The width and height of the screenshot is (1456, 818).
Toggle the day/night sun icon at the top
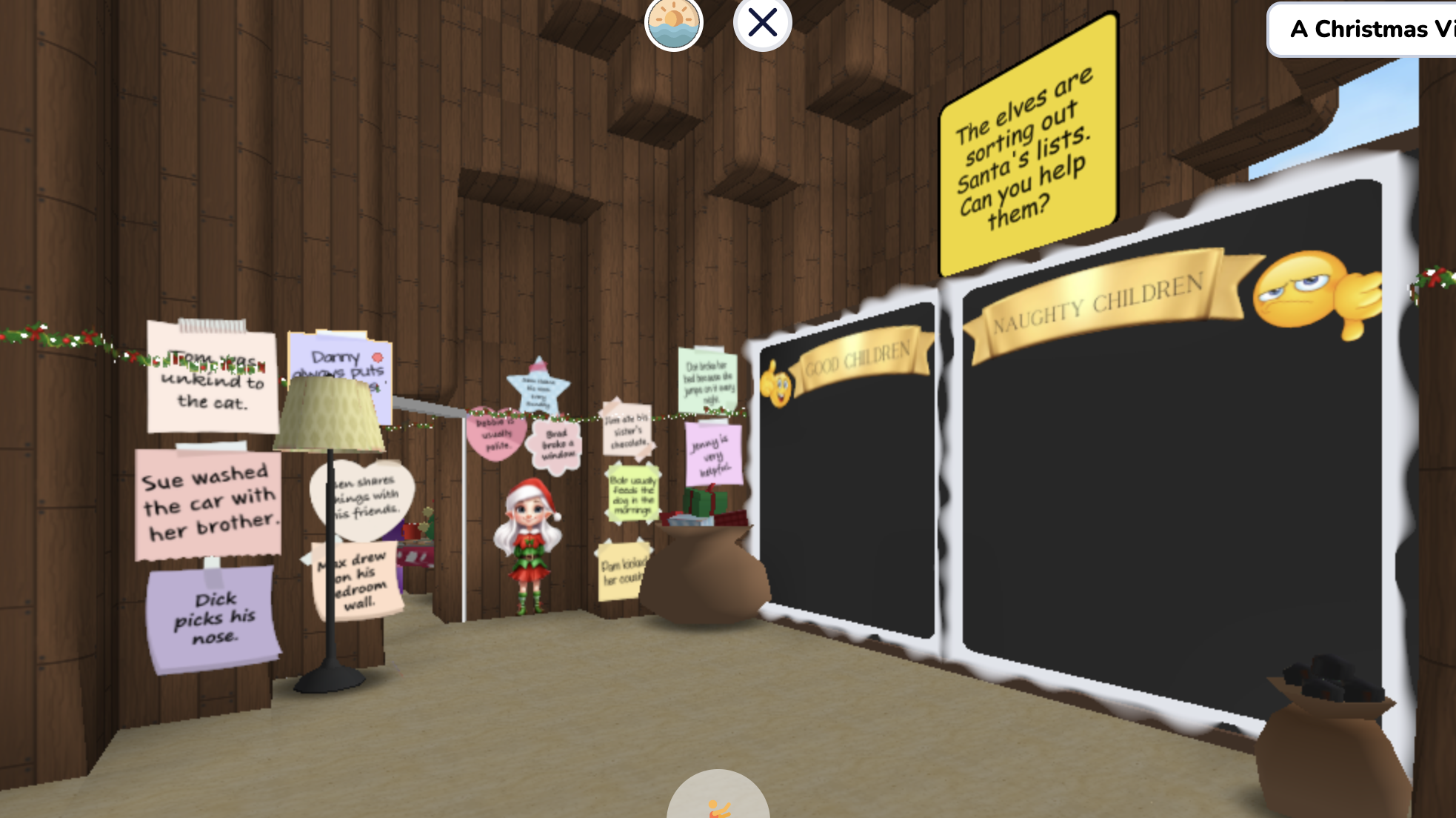(672, 23)
